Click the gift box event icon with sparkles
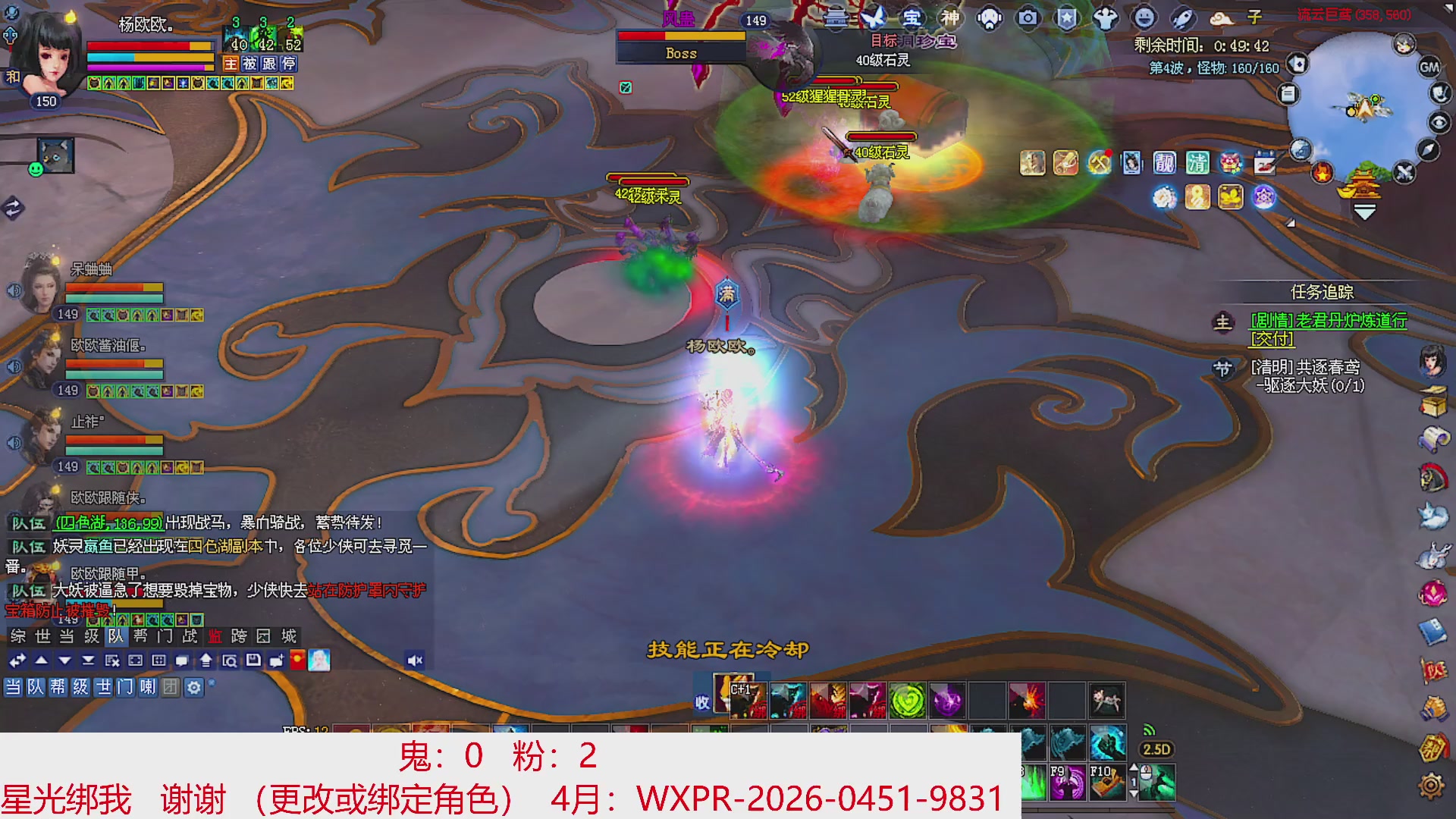Image resolution: width=1456 pixels, height=819 pixels. pyautogui.click(x=1231, y=163)
